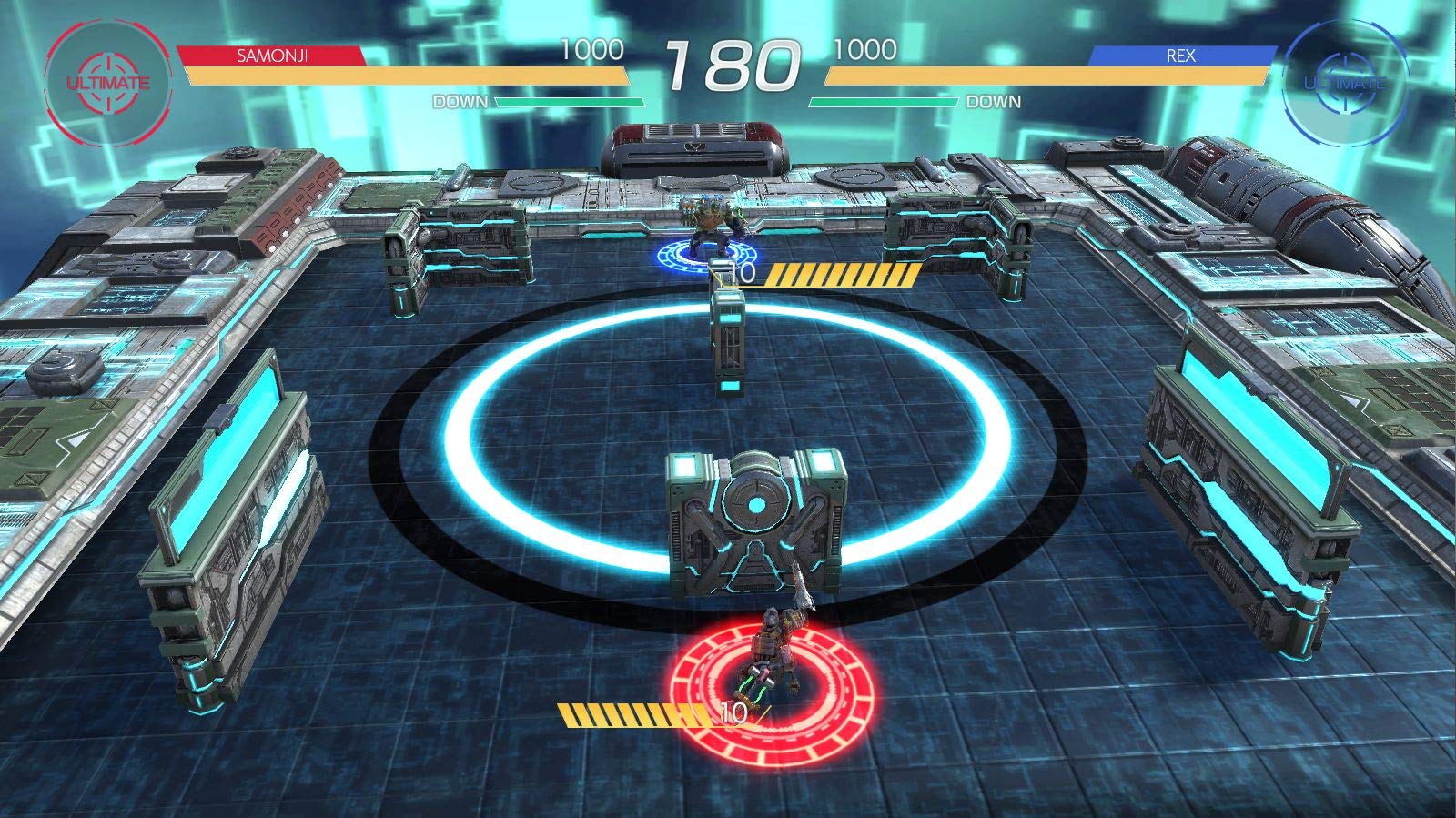Activate Samonji's red Ultimate icon
Image resolution: width=1456 pixels, height=818 pixels.
click(107, 82)
